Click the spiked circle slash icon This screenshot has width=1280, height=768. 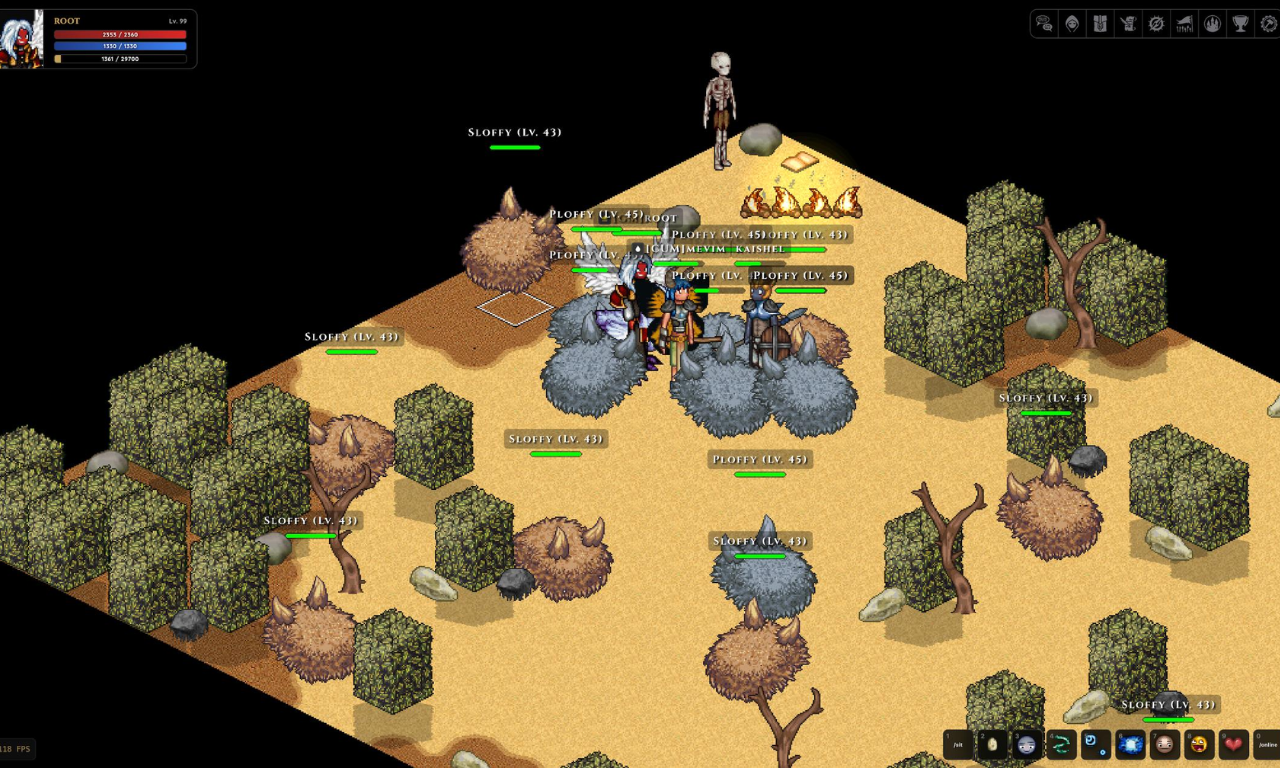tap(1156, 24)
